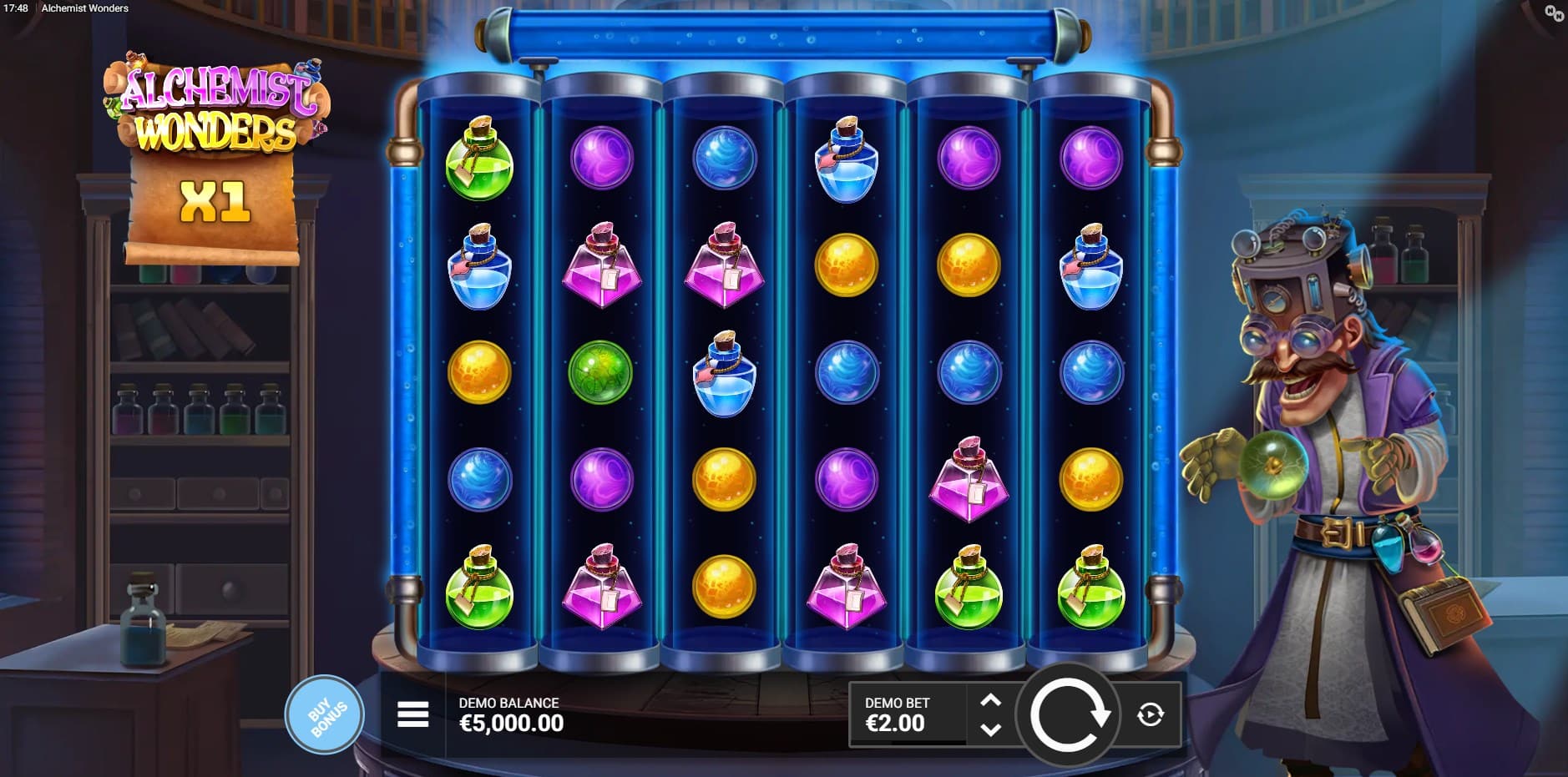Decrease the demo bet amount
The width and height of the screenshot is (1568, 777).
click(990, 729)
